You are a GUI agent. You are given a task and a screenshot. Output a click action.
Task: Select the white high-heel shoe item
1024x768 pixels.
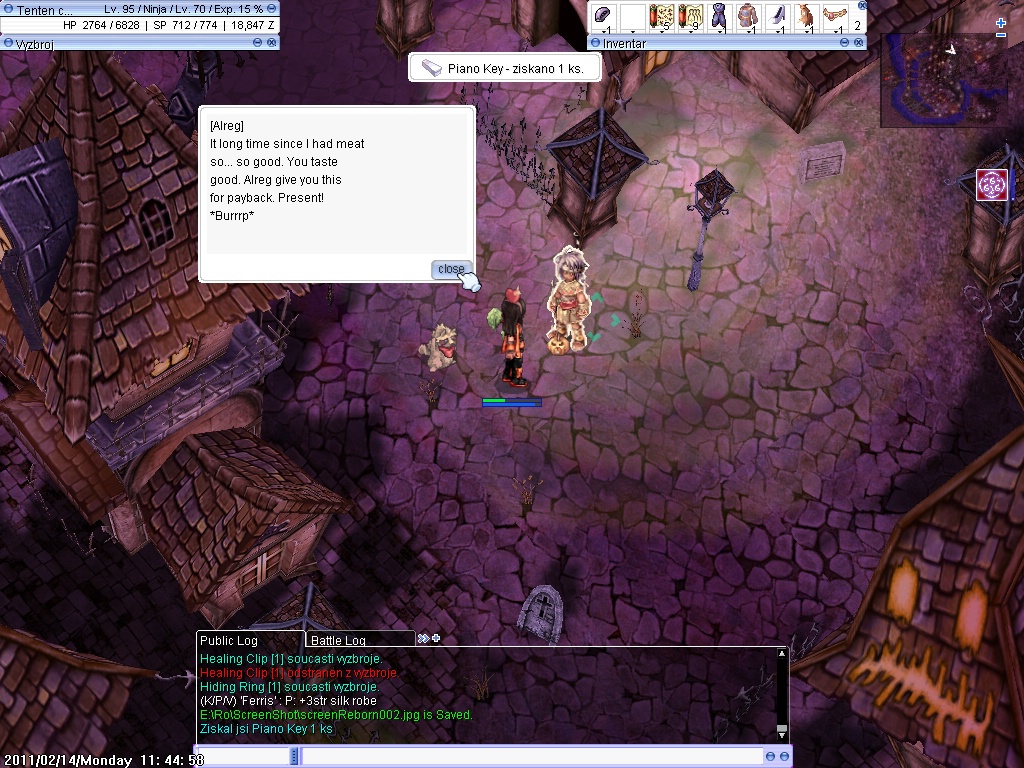pyautogui.click(x=776, y=17)
